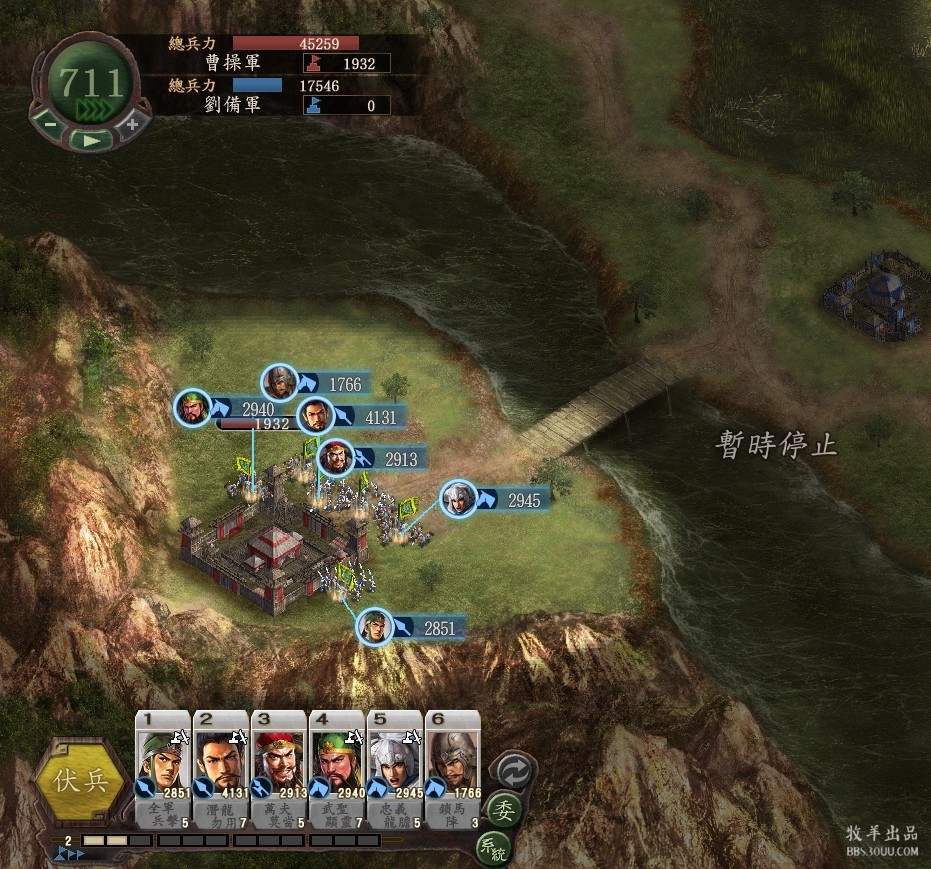
Task: Select the green-hat unit portrait with 2940 troops
Action: pos(193,408)
